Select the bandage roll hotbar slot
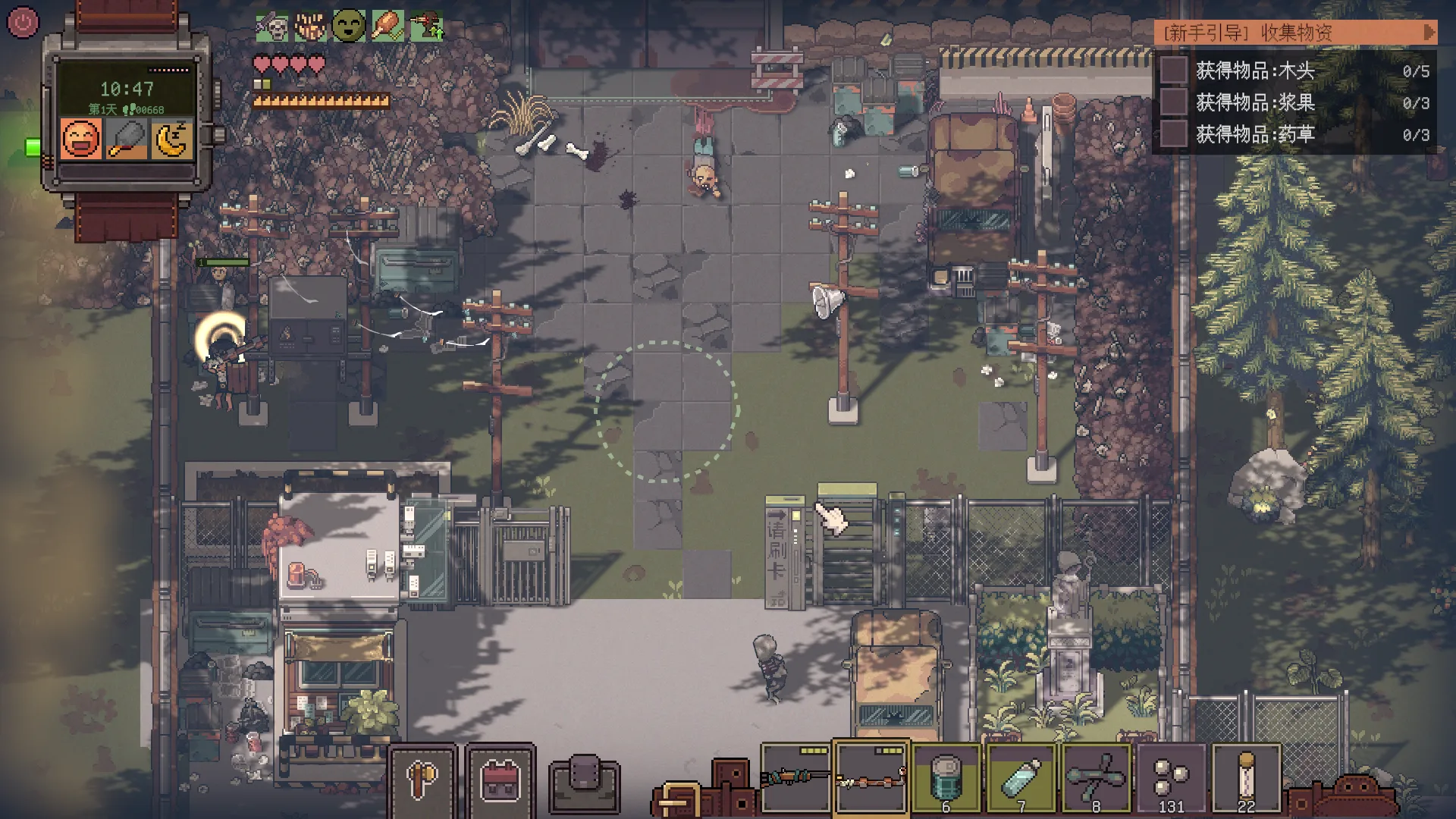1456x819 pixels. pos(1246,778)
